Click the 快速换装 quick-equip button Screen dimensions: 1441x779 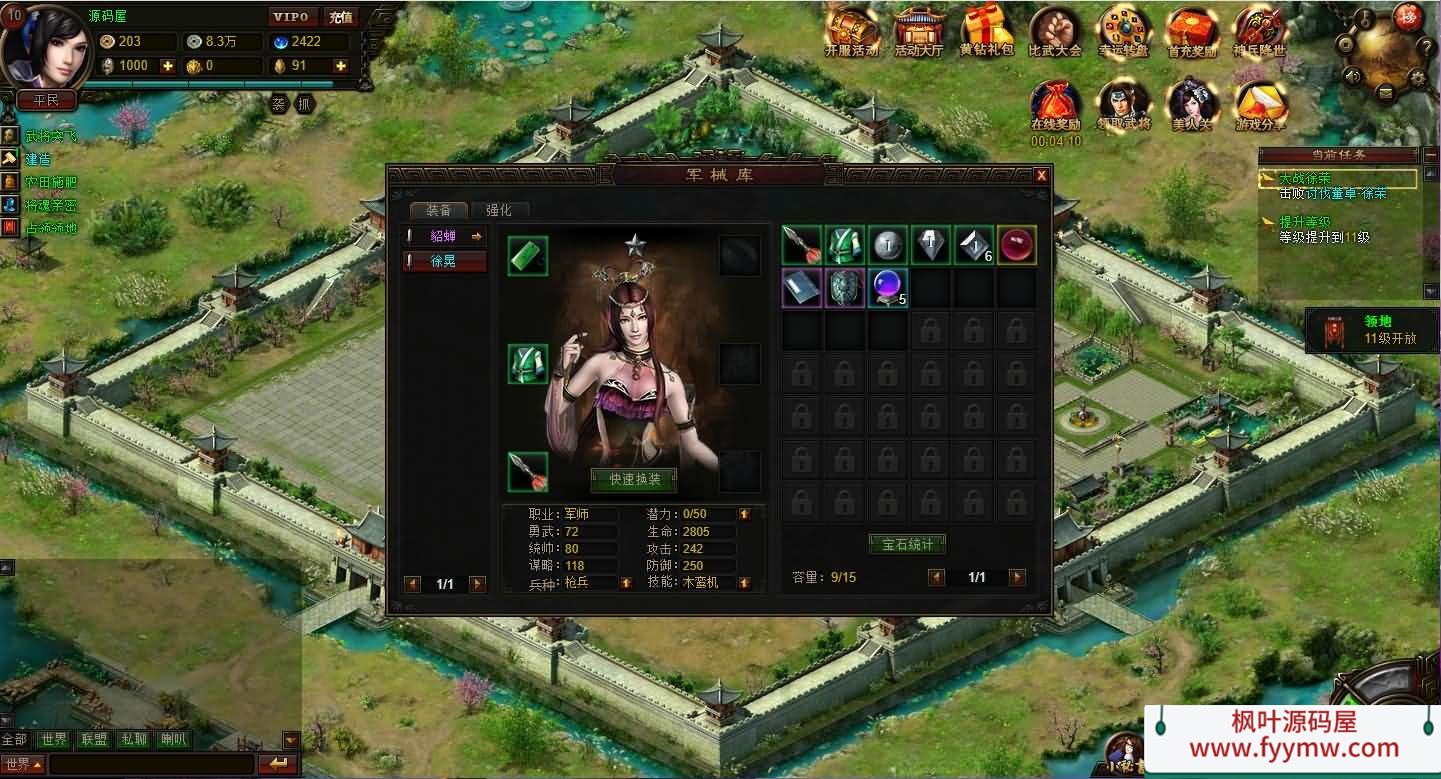(633, 479)
